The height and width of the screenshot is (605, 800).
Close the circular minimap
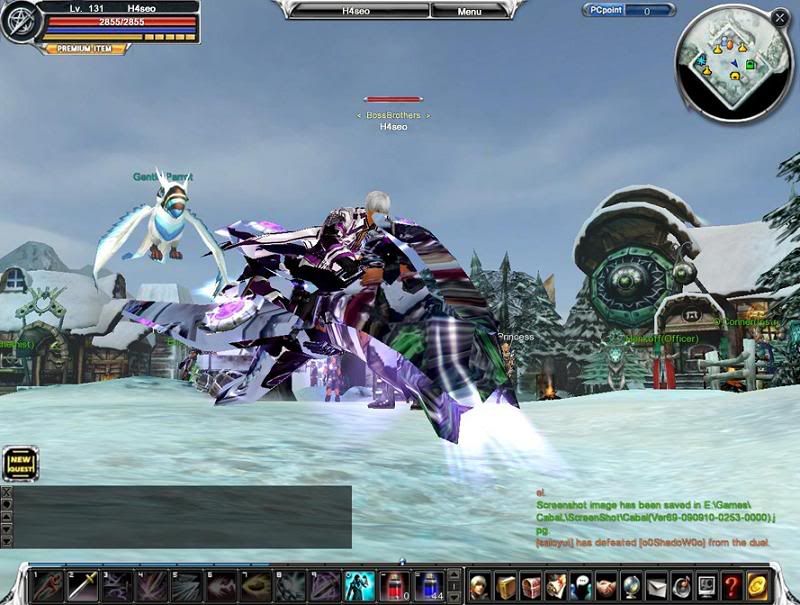coord(779,17)
